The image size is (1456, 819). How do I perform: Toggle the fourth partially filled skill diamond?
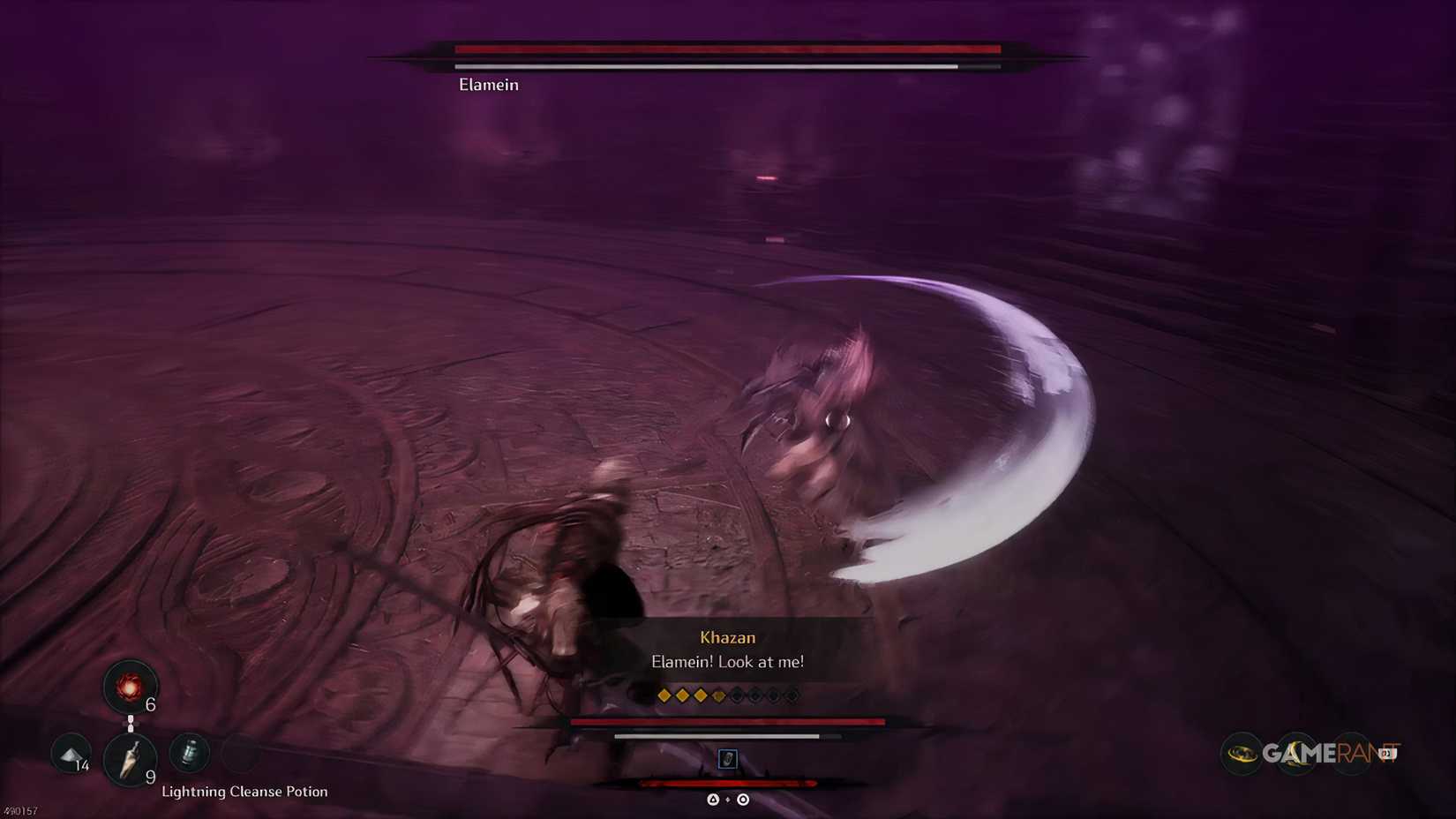[718, 695]
